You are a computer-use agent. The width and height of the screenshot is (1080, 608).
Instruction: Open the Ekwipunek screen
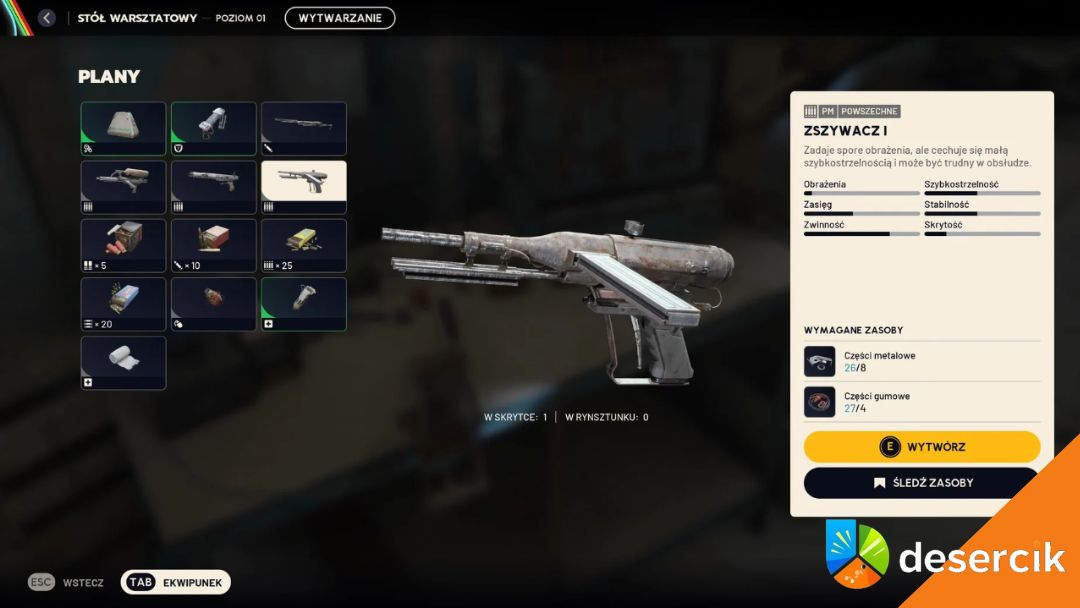point(176,582)
